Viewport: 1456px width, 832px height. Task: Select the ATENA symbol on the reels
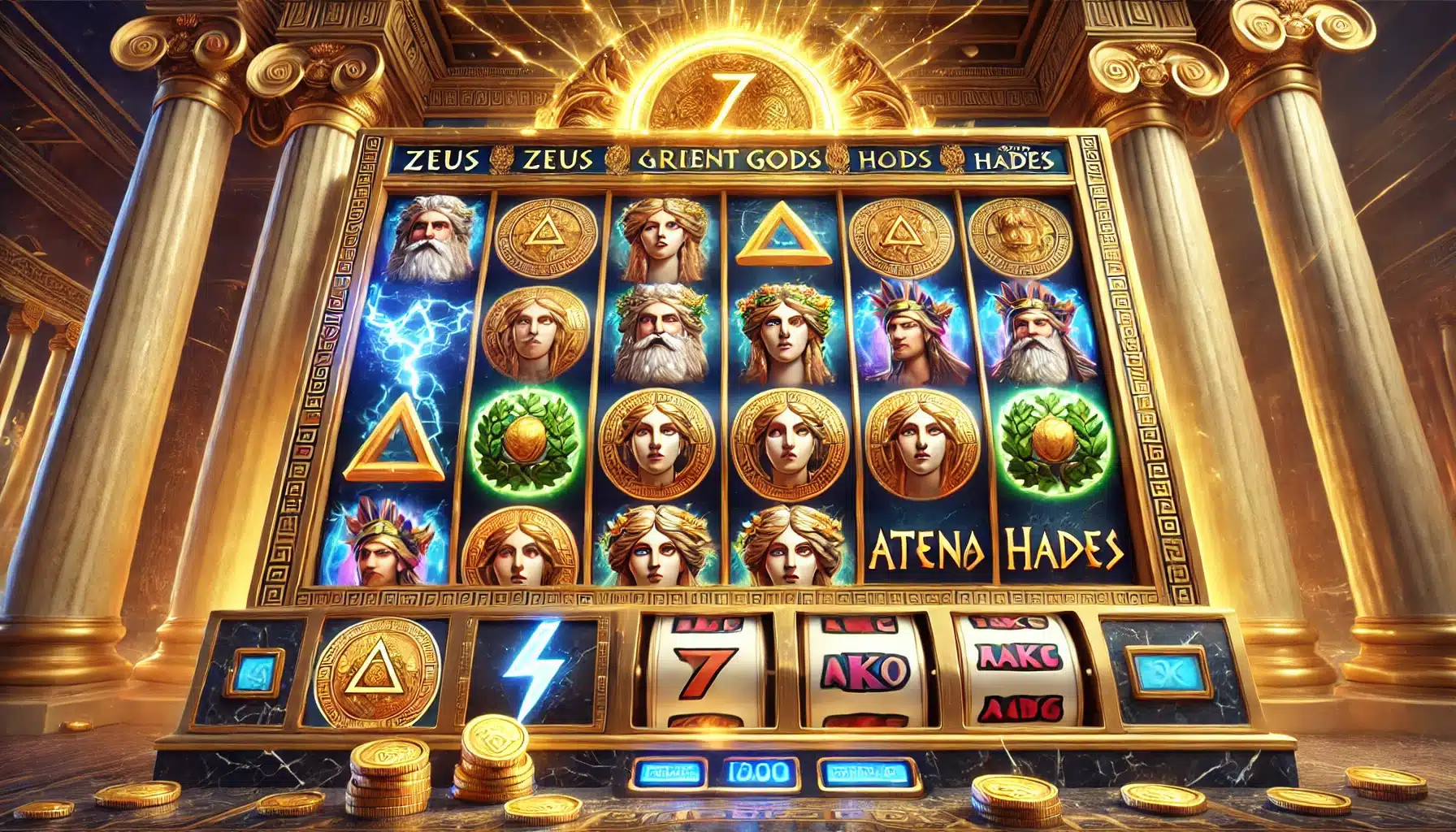click(926, 551)
